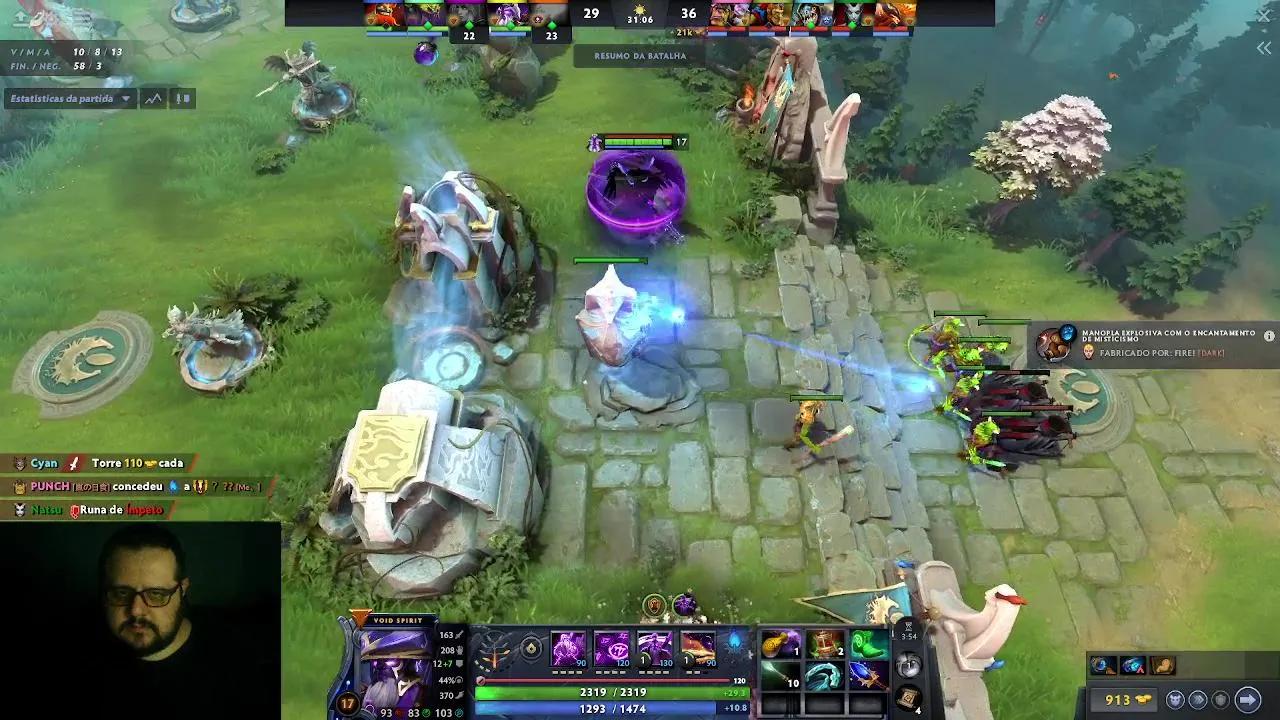Click the courier deliver items arrow
Screen dimensions: 1280x720
1247,699
